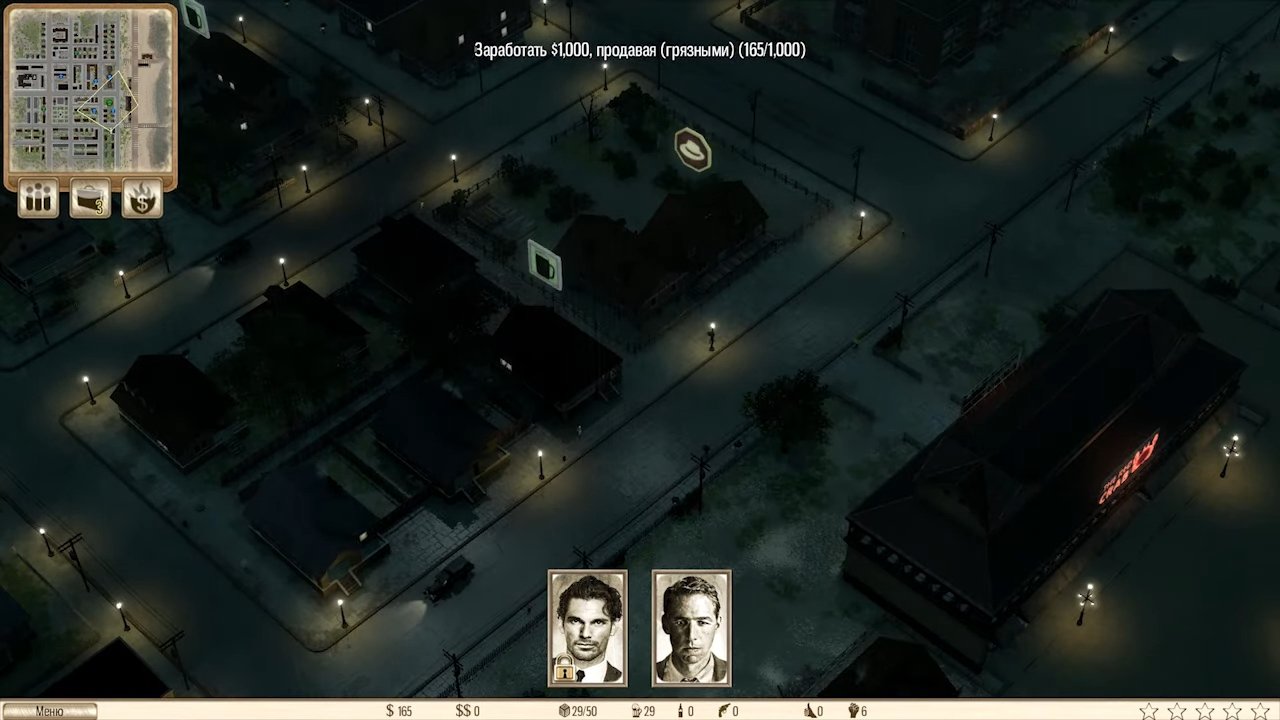Select the locked gangster portrait
This screenshot has height=720, width=1280.
click(x=588, y=627)
